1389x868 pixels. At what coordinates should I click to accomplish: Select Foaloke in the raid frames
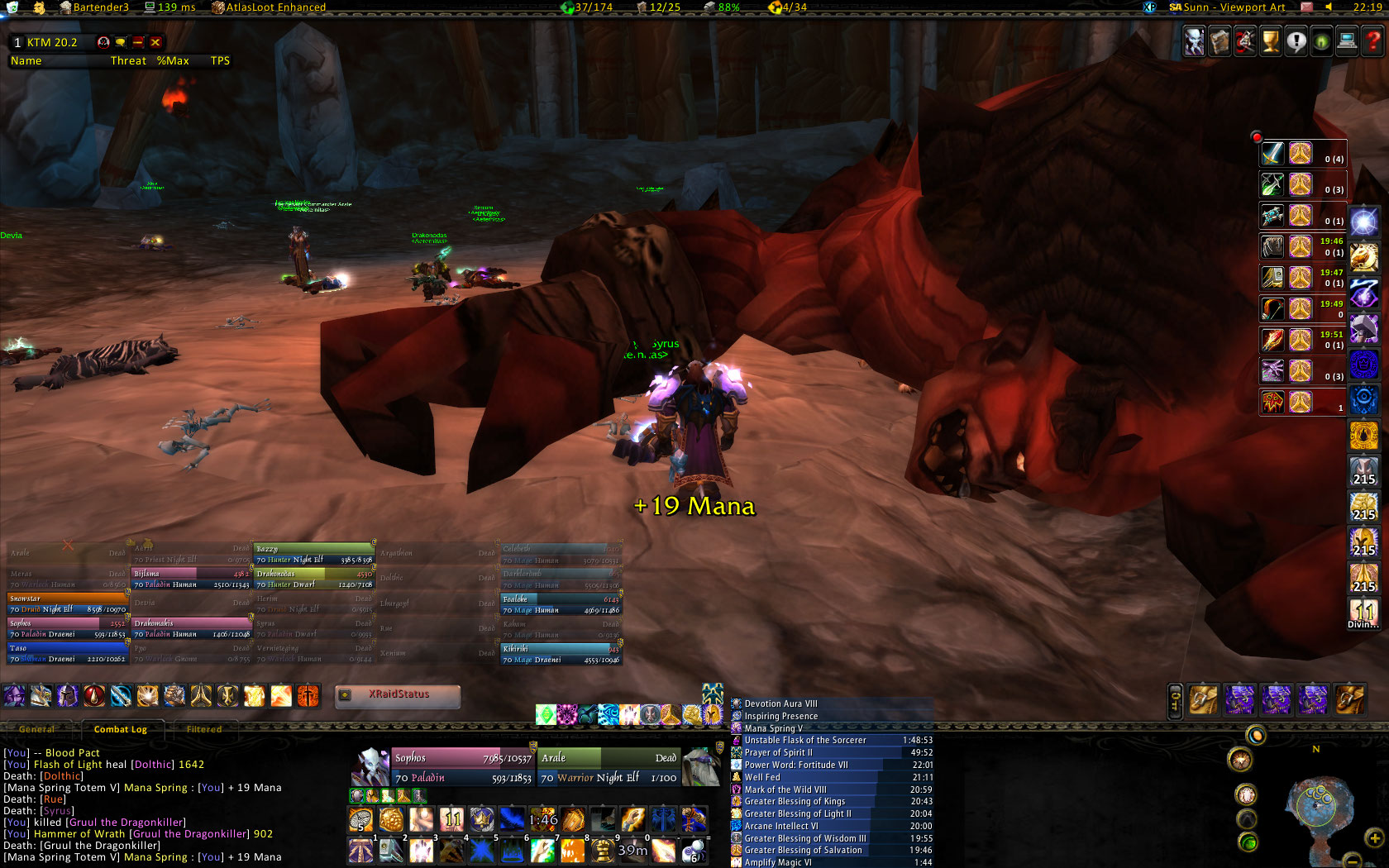[561, 604]
